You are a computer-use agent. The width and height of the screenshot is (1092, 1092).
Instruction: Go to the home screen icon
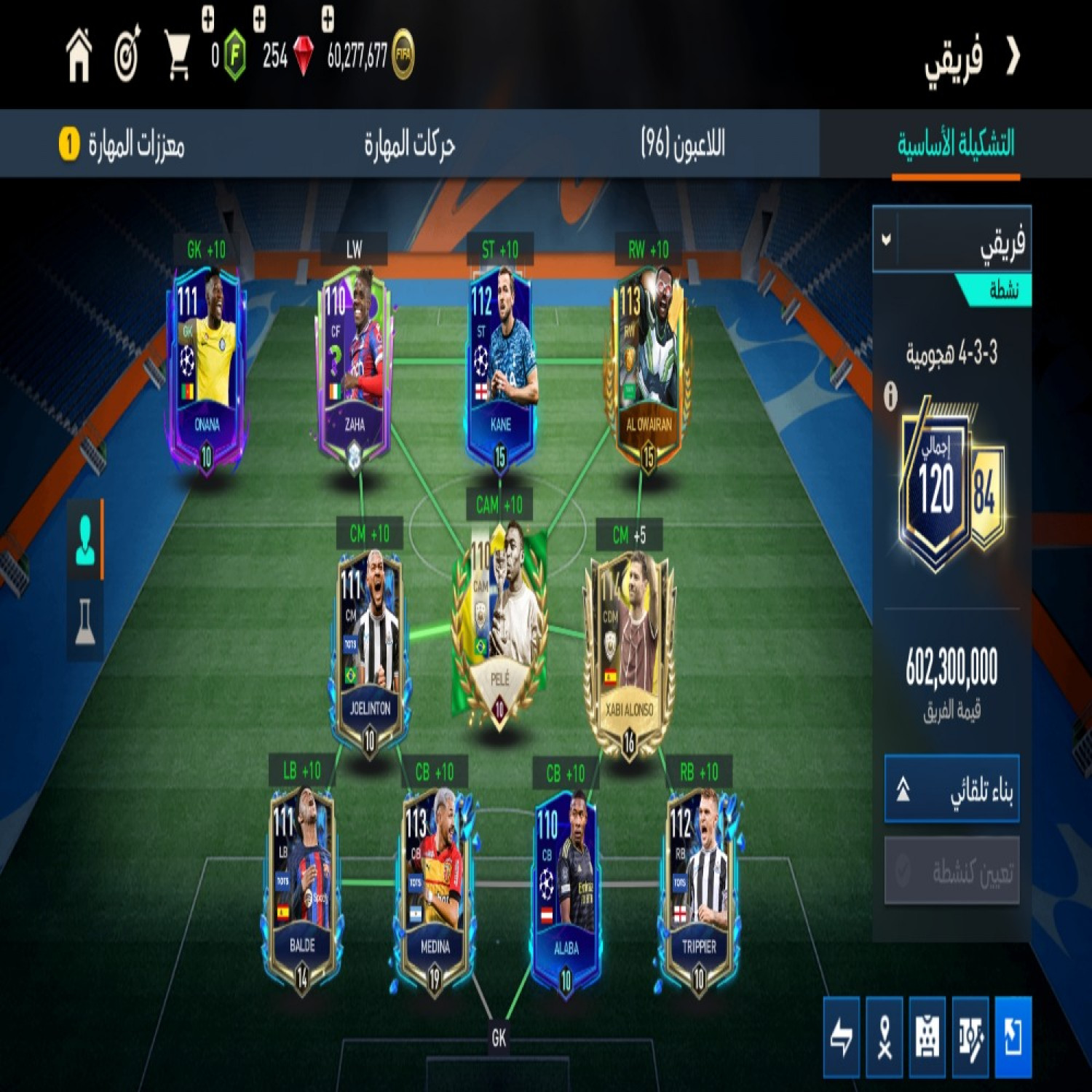79,56
